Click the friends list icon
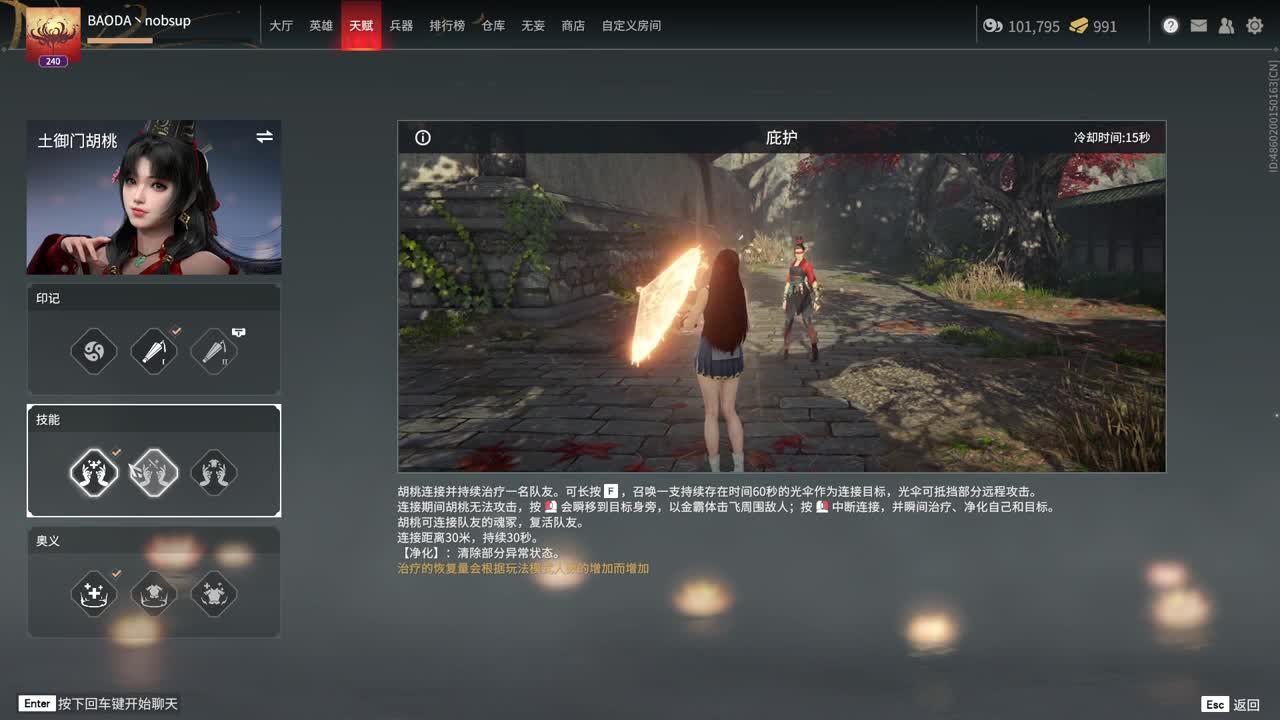Image resolution: width=1280 pixels, height=720 pixels. click(1226, 26)
